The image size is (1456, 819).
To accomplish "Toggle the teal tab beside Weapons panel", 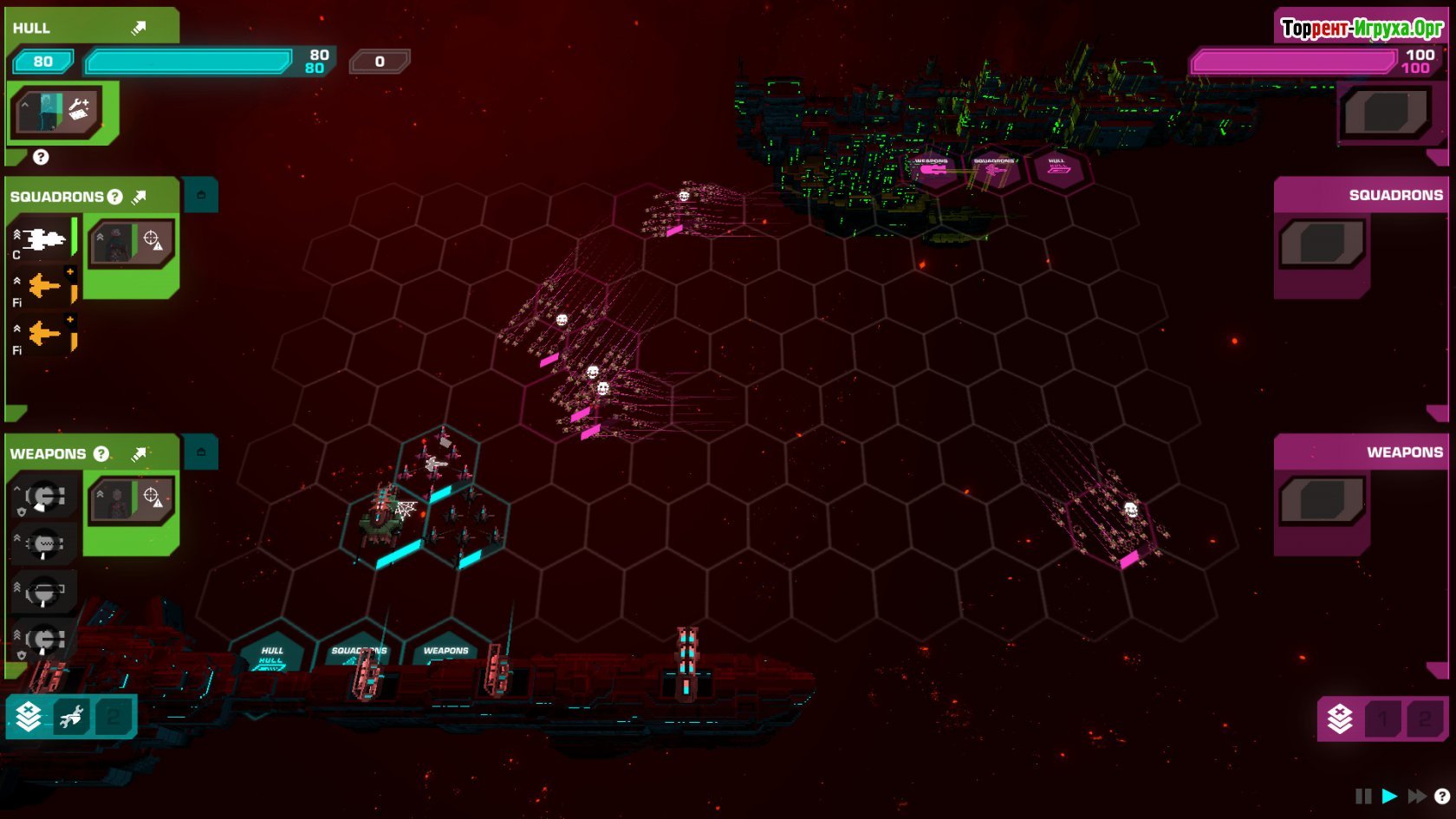I will pos(201,452).
